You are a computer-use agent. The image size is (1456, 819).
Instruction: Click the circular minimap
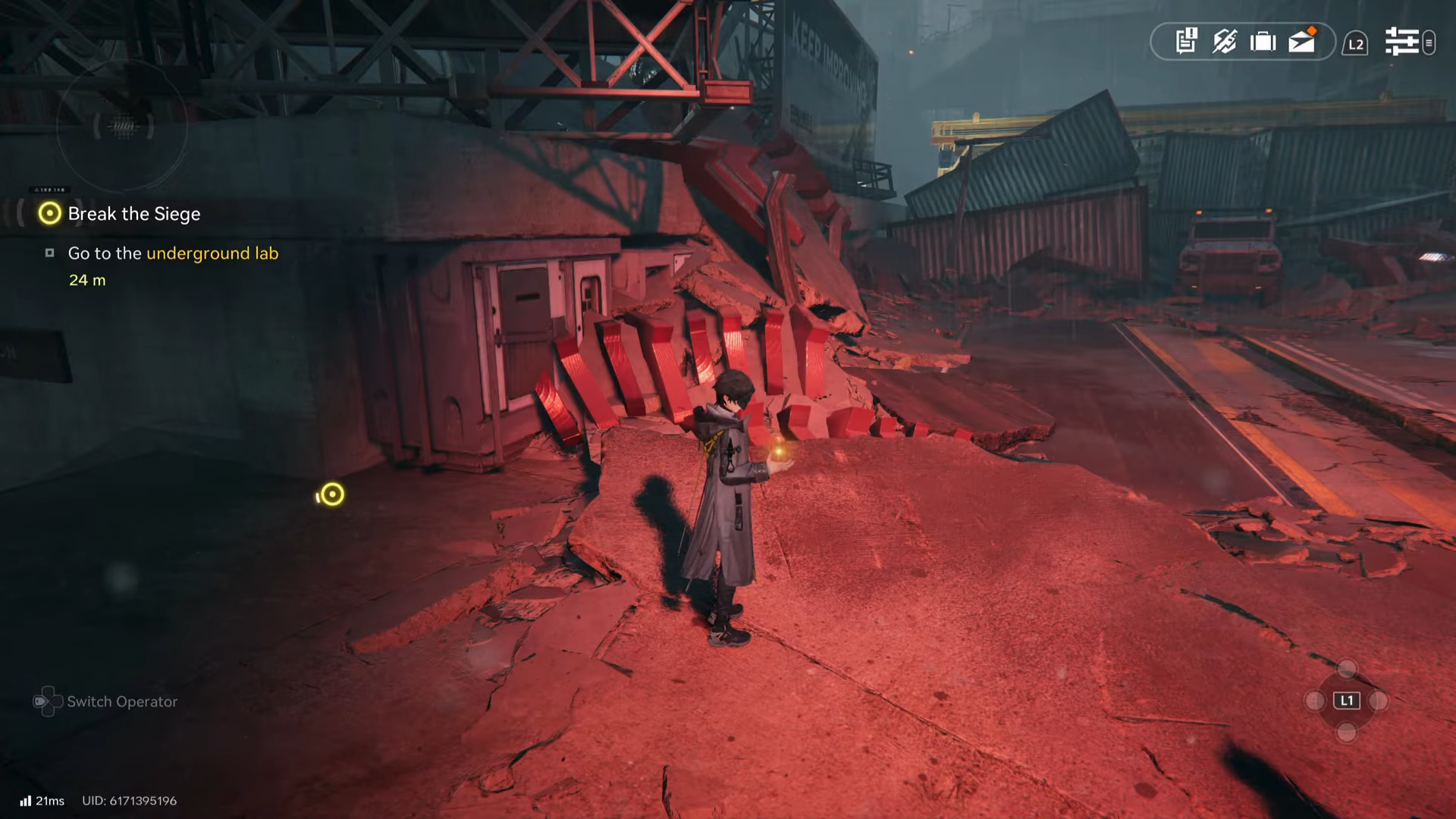[x=122, y=126]
